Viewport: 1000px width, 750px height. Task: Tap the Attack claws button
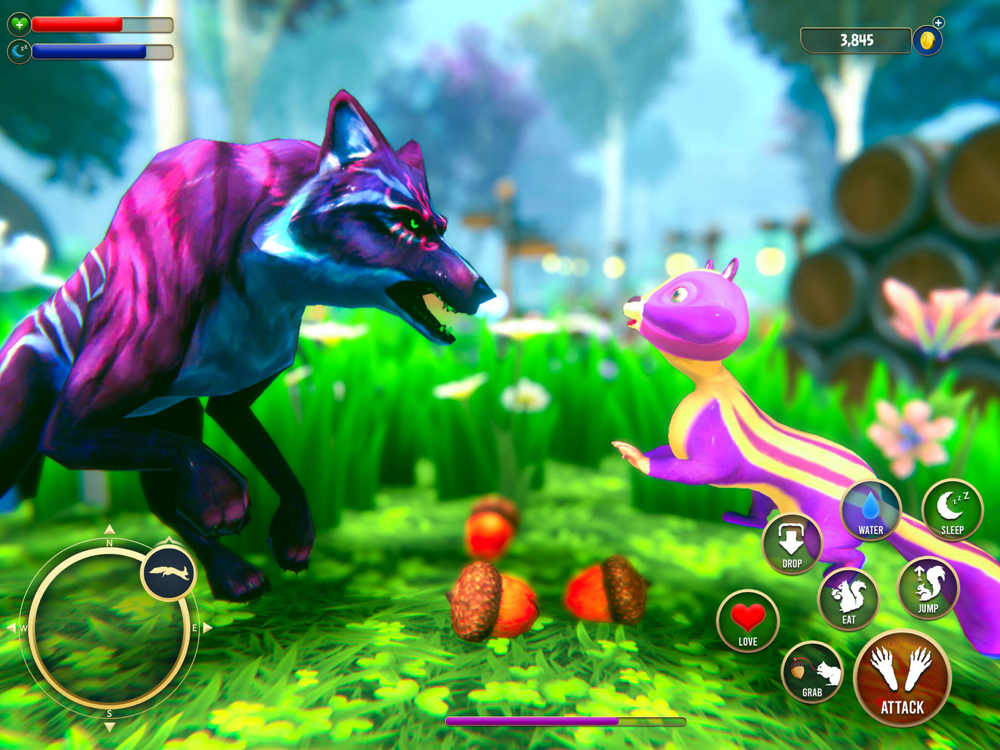[902, 678]
